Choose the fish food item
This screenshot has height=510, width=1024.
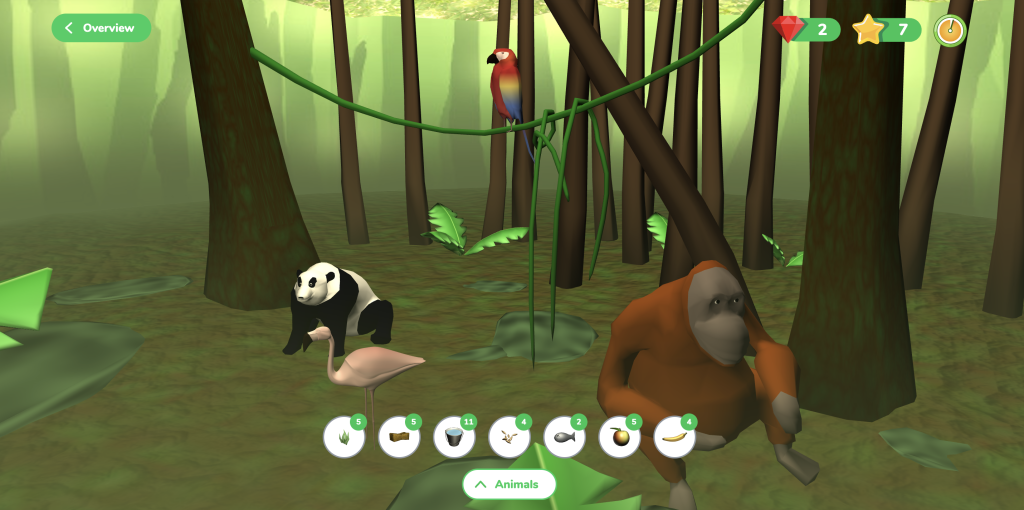click(x=564, y=438)
